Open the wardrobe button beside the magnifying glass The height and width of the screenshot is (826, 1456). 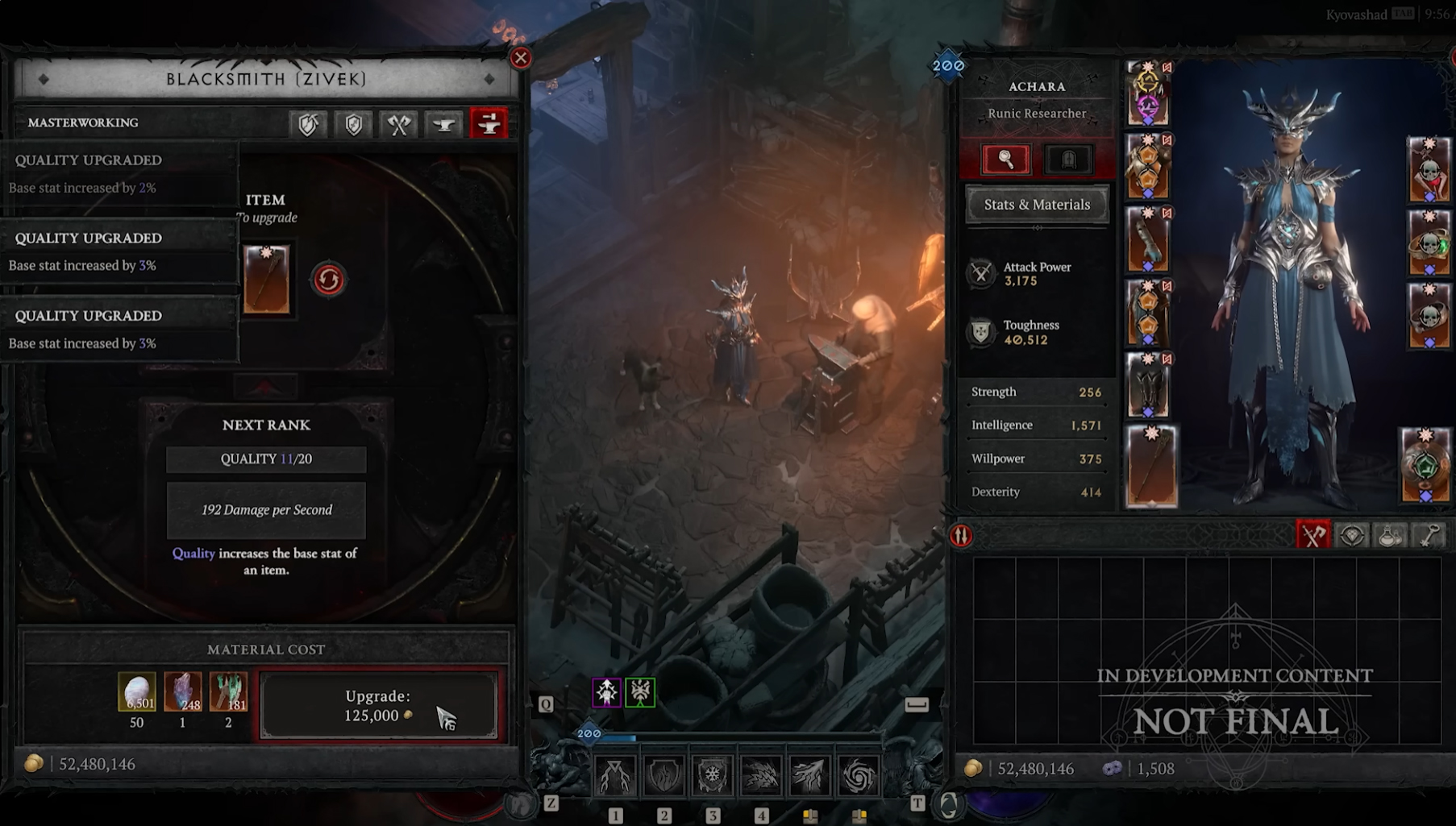pyautogui.click(x=1067, y=160)
